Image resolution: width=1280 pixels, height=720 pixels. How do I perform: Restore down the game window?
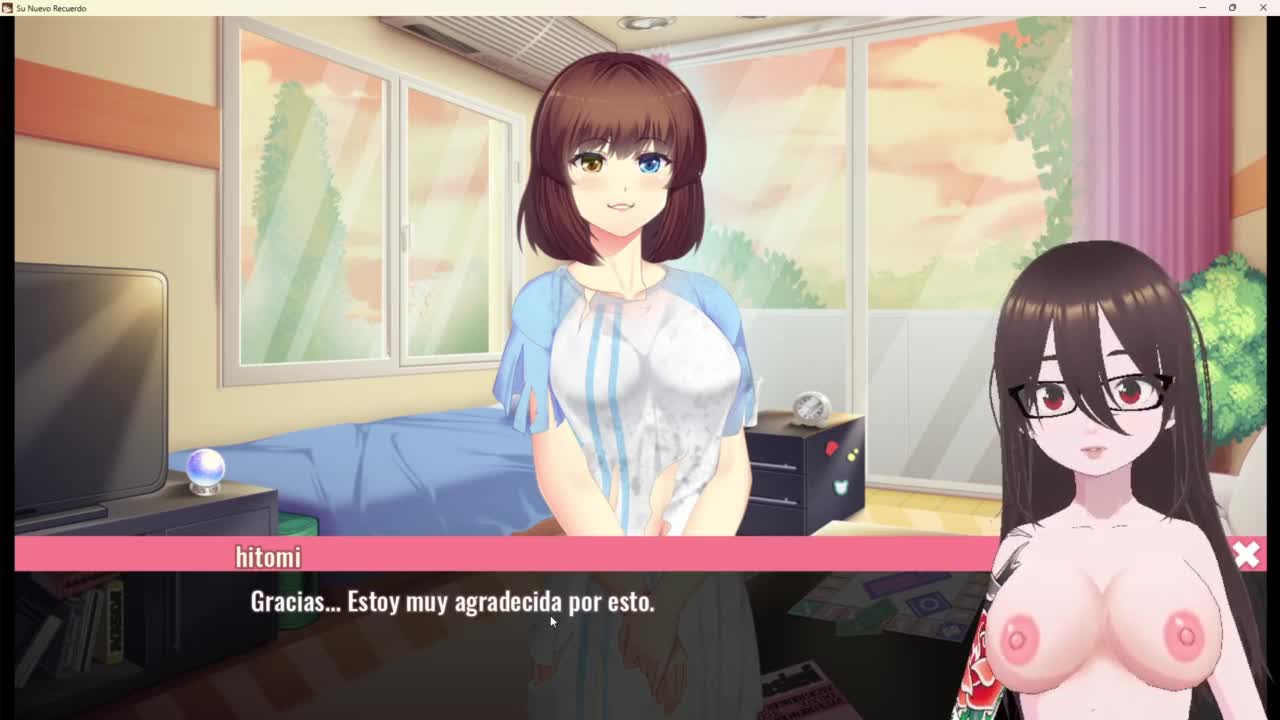(1232, 8)
